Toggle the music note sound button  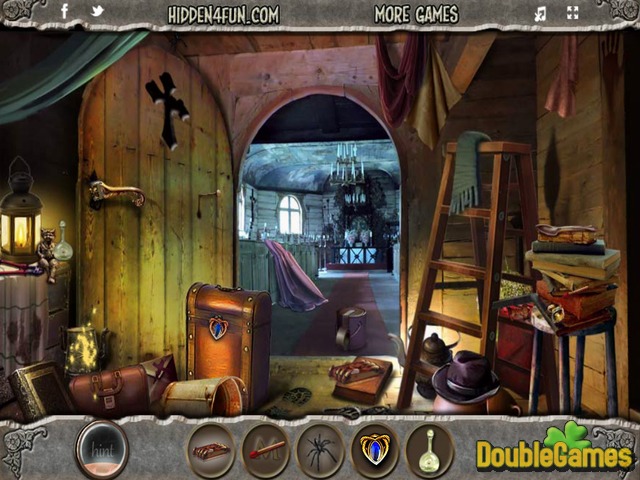tap(541, 14)
